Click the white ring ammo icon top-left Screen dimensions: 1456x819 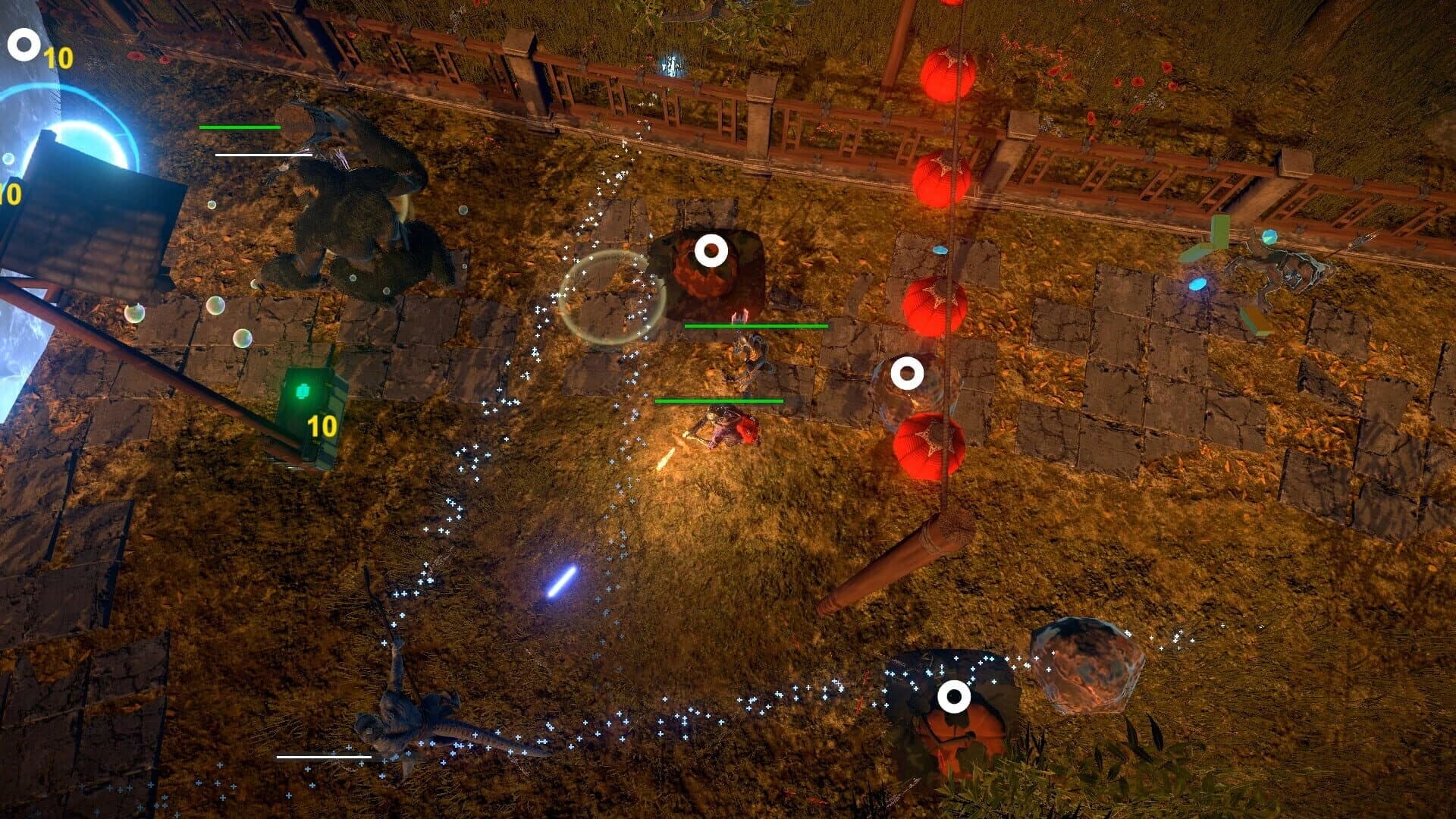(23, 45)
